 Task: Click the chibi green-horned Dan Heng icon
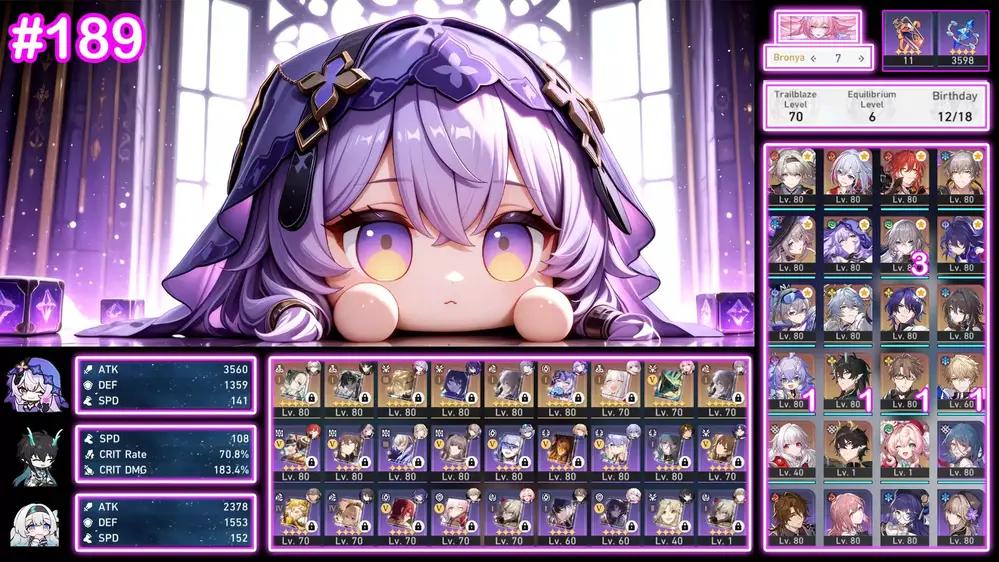pos(37,455)
